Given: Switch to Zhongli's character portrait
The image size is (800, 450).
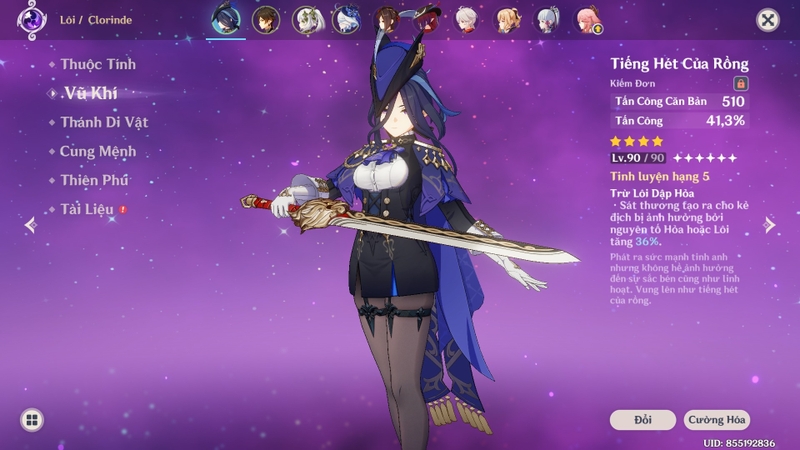Looking at the screenshot, I should [x=265, y=20].
